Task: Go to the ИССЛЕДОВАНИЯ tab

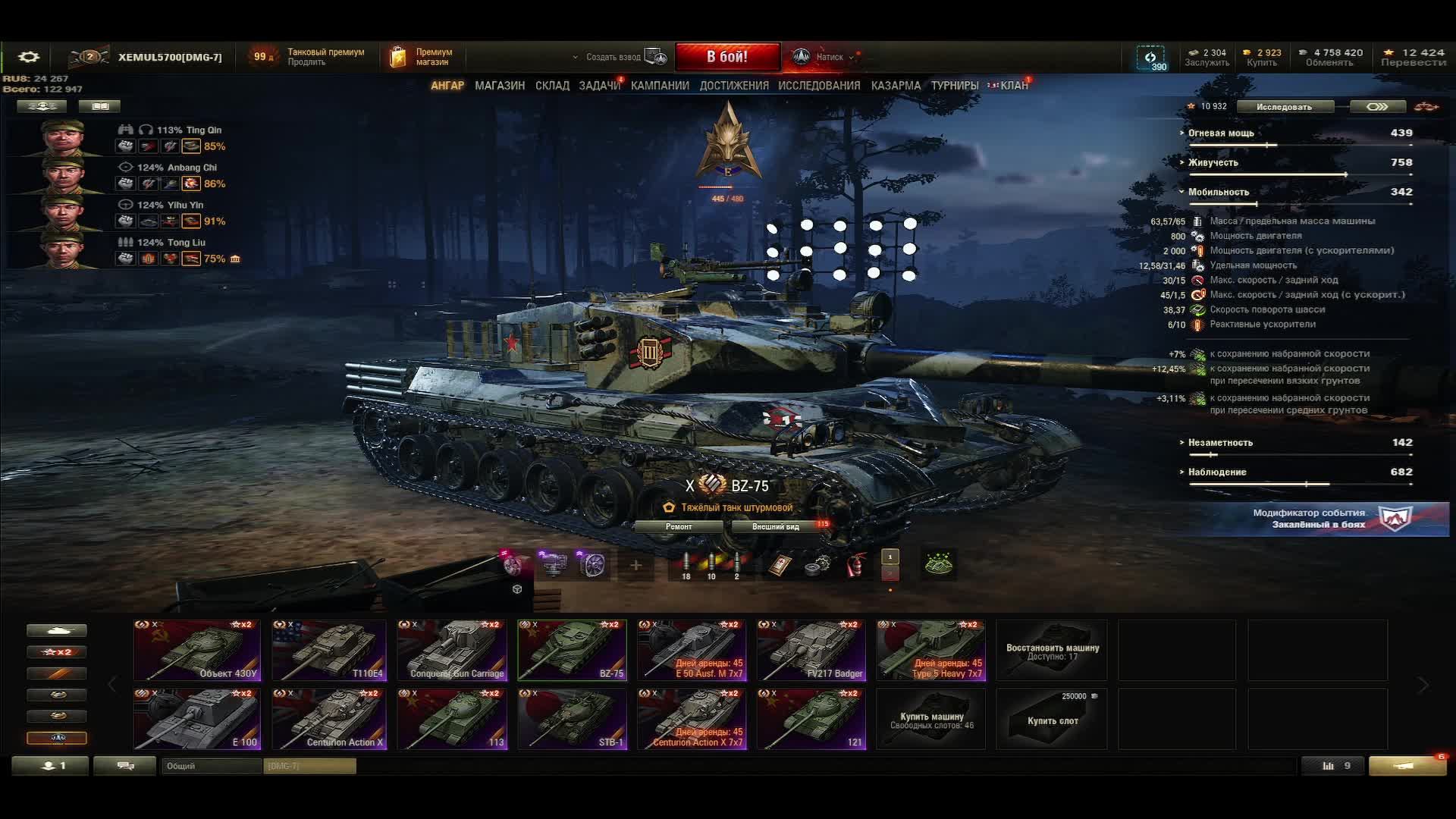Action: 819,86
